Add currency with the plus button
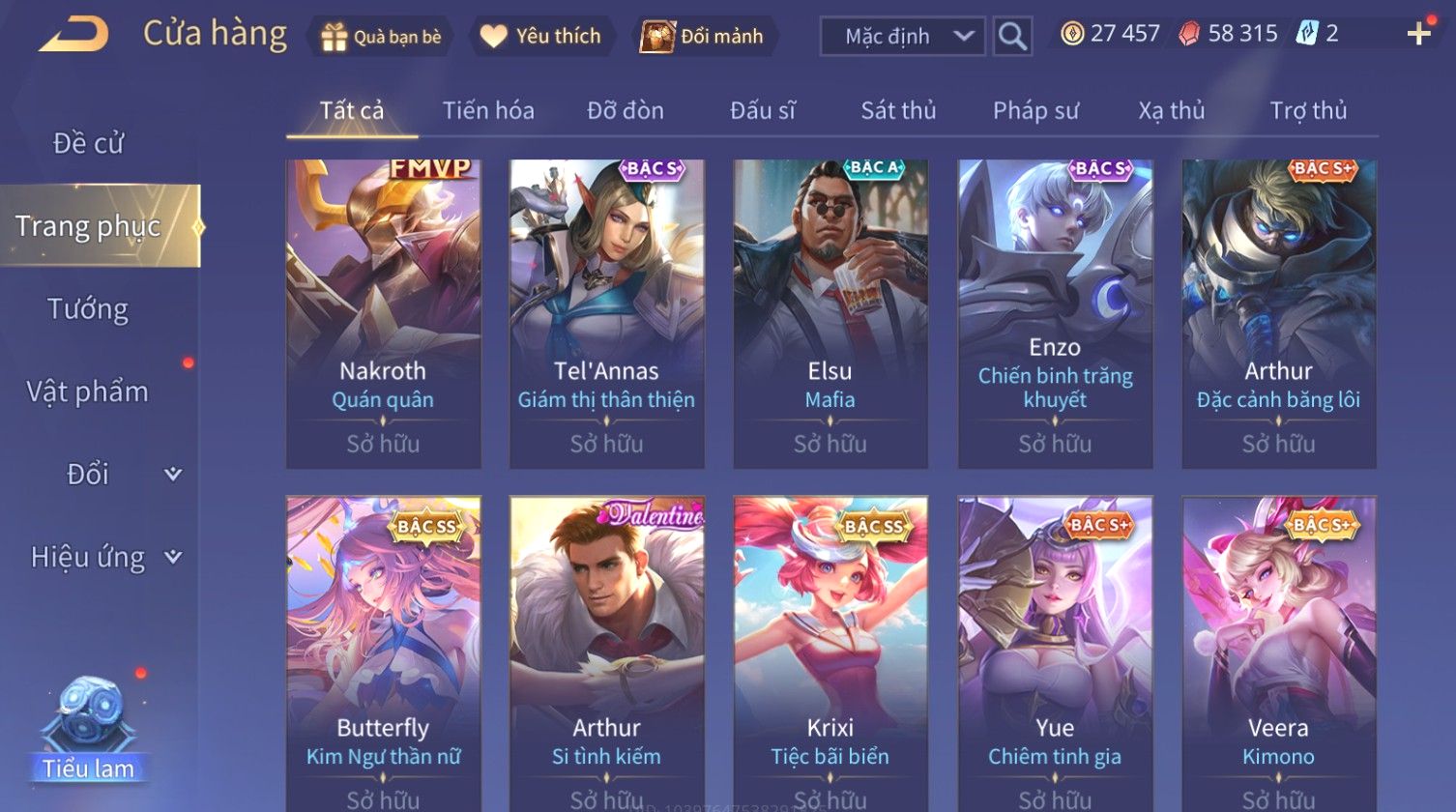 tap(1418, 35)
